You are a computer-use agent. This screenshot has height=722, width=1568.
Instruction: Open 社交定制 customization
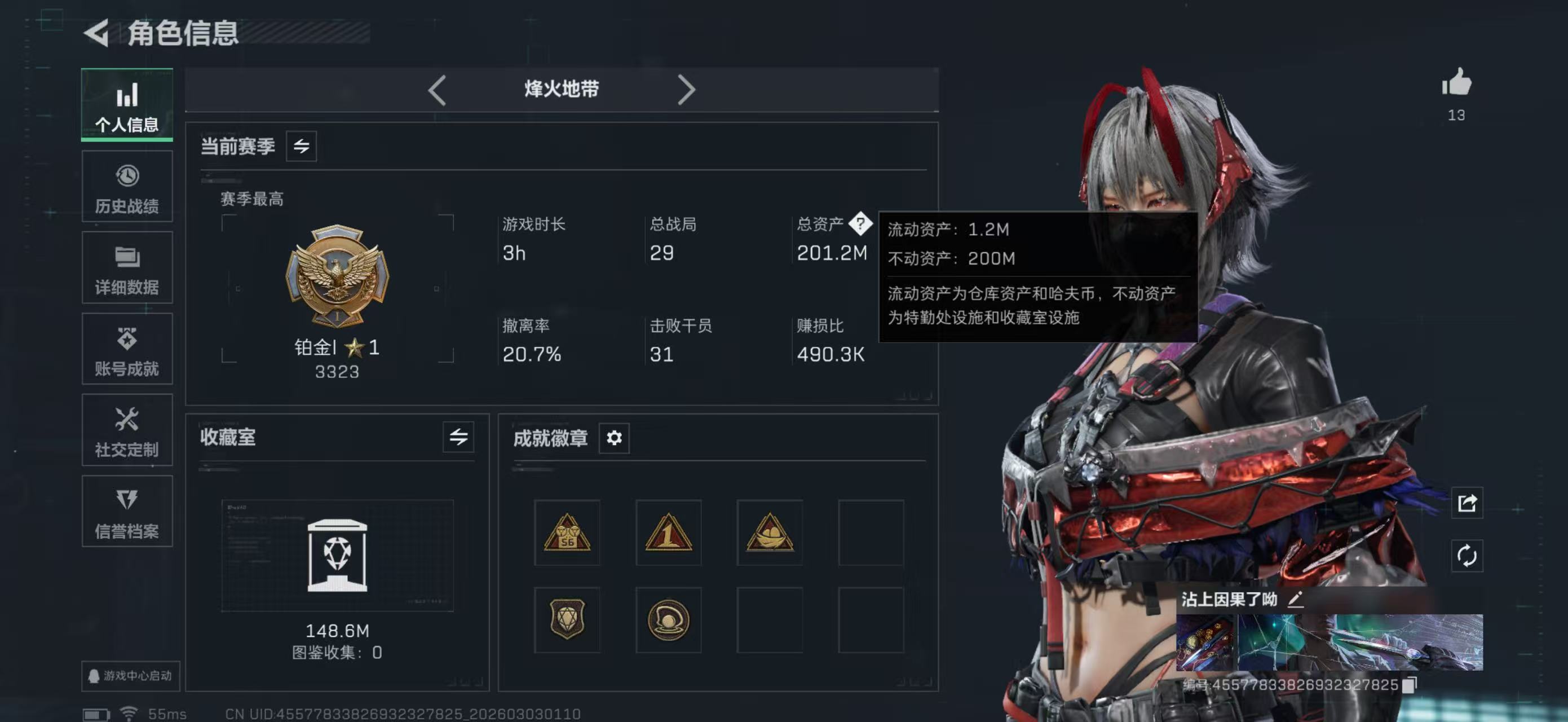(x=127, y=431)
